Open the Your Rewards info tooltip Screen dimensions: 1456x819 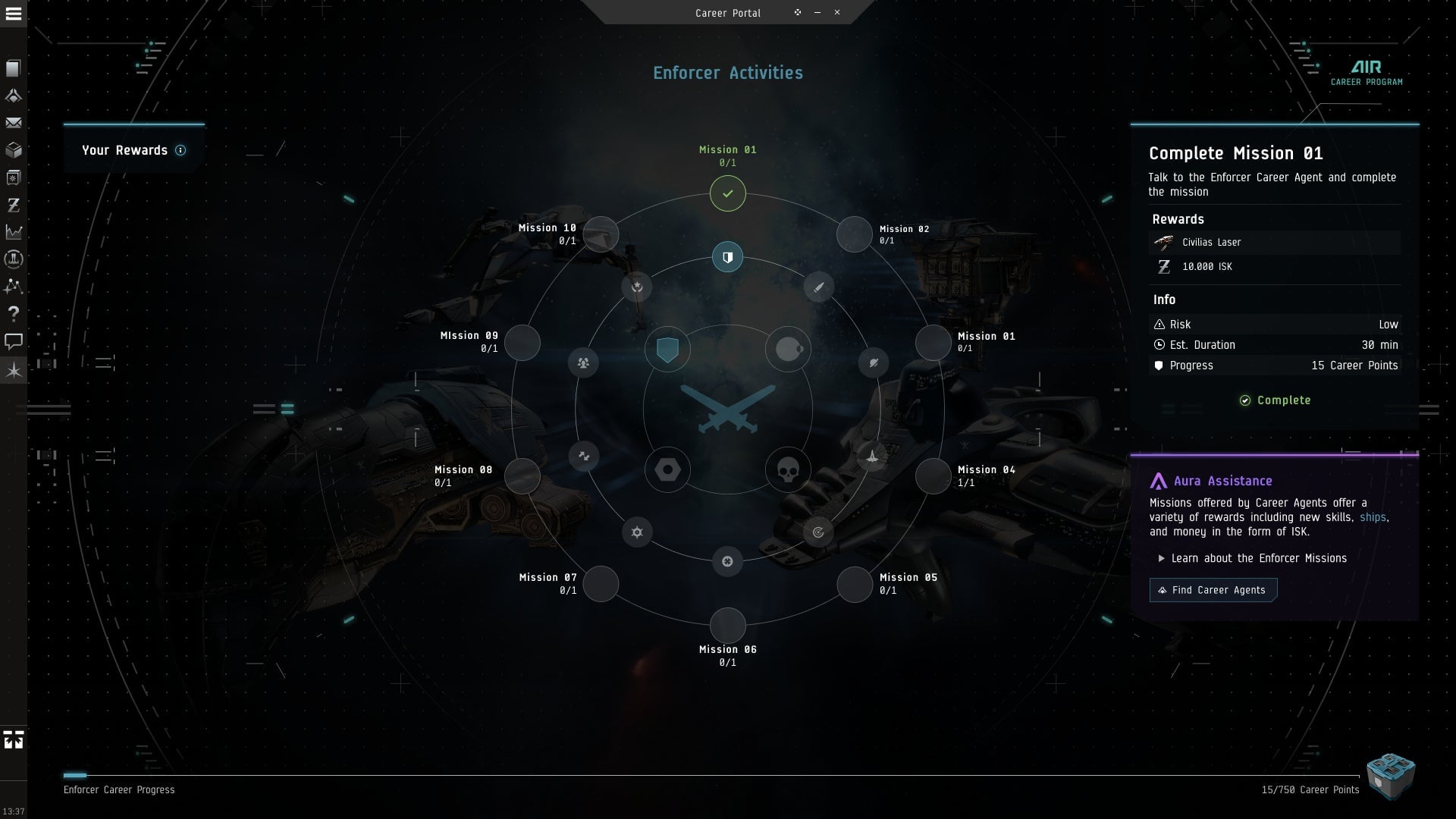tap(180, 150)
